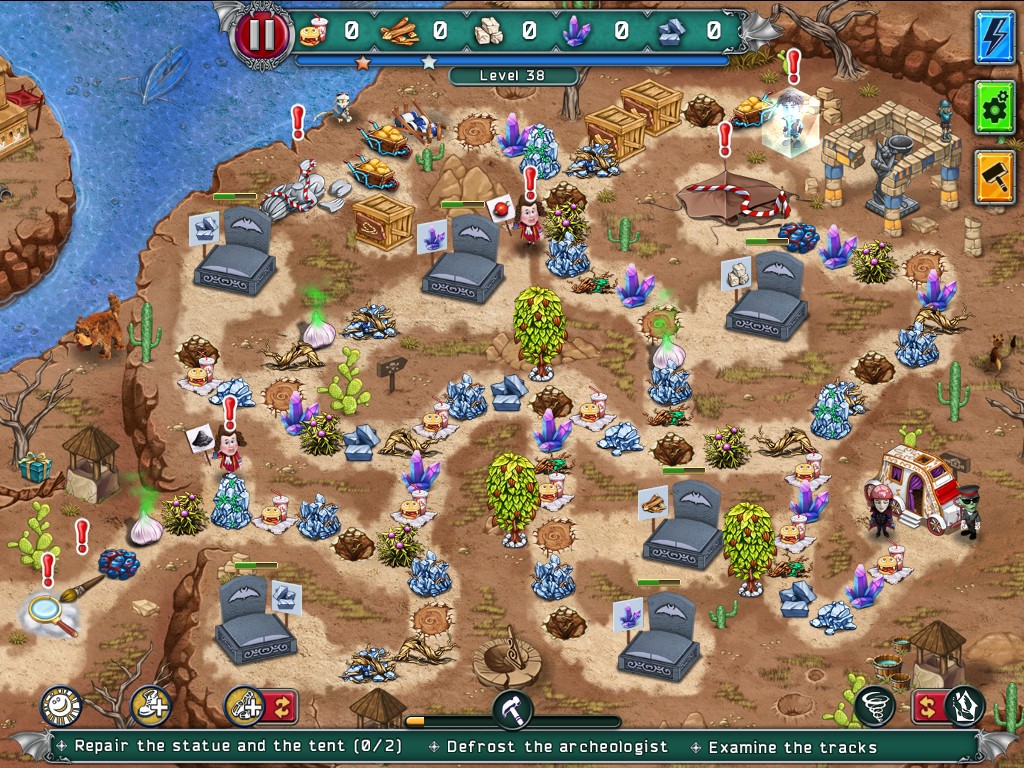The width and height of the screenshot is (1024, 768).
Task: Click the hammer icon on the progress bar
Action: [x=512, y=711]
